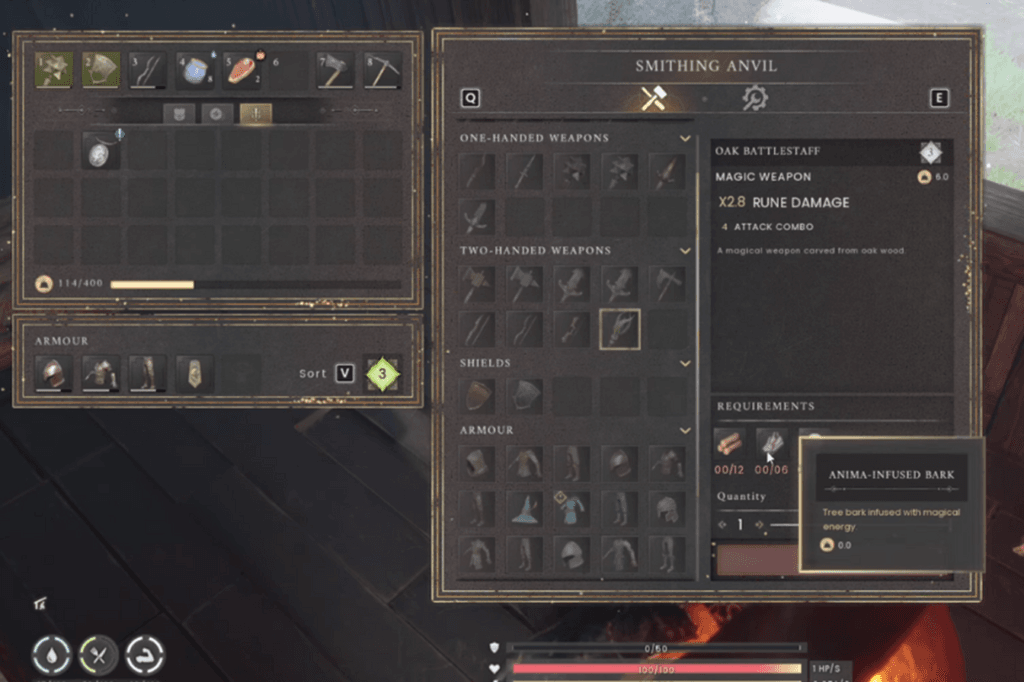Pick the raw meat in hotbar slot 5
This screenshot has width=1024, height=682.
[x=242, y=70]
